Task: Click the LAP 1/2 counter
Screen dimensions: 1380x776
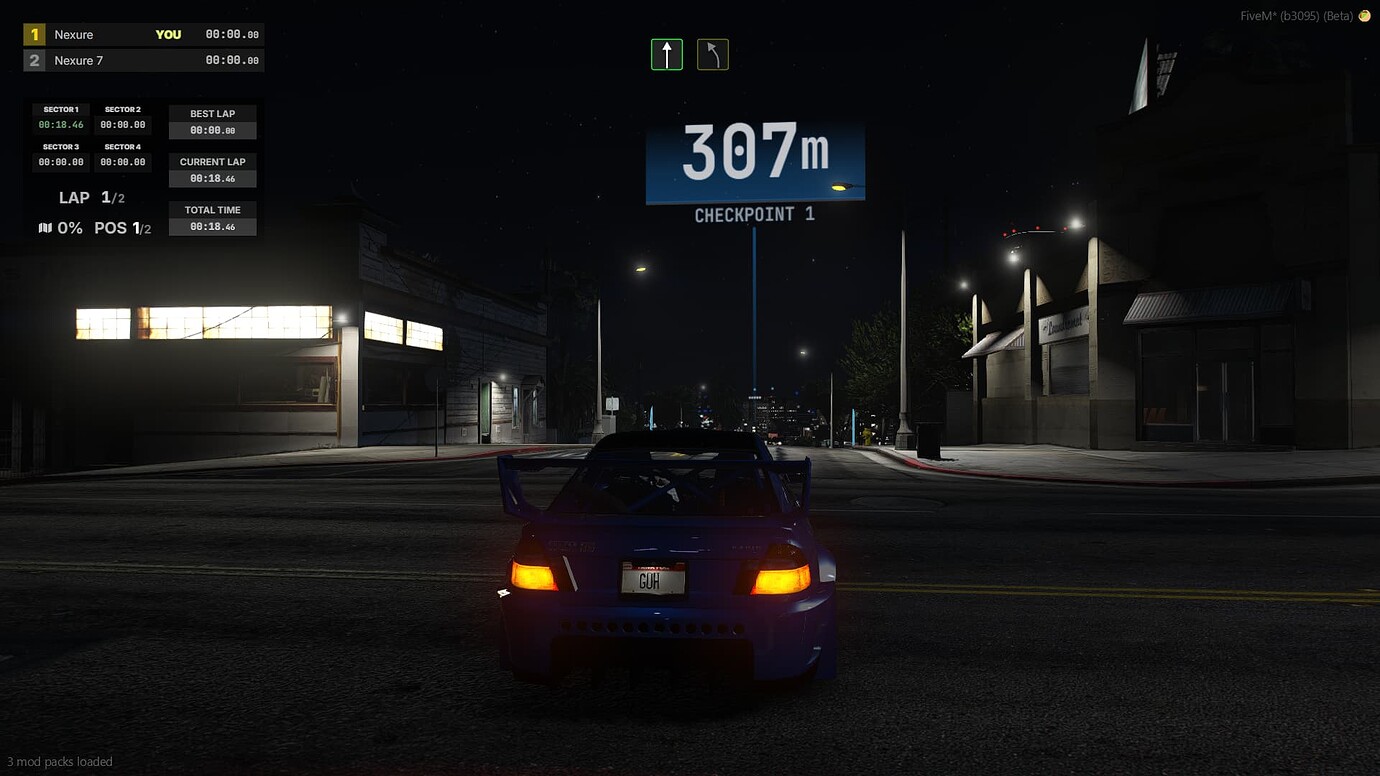Action: [x=92, y=197]
